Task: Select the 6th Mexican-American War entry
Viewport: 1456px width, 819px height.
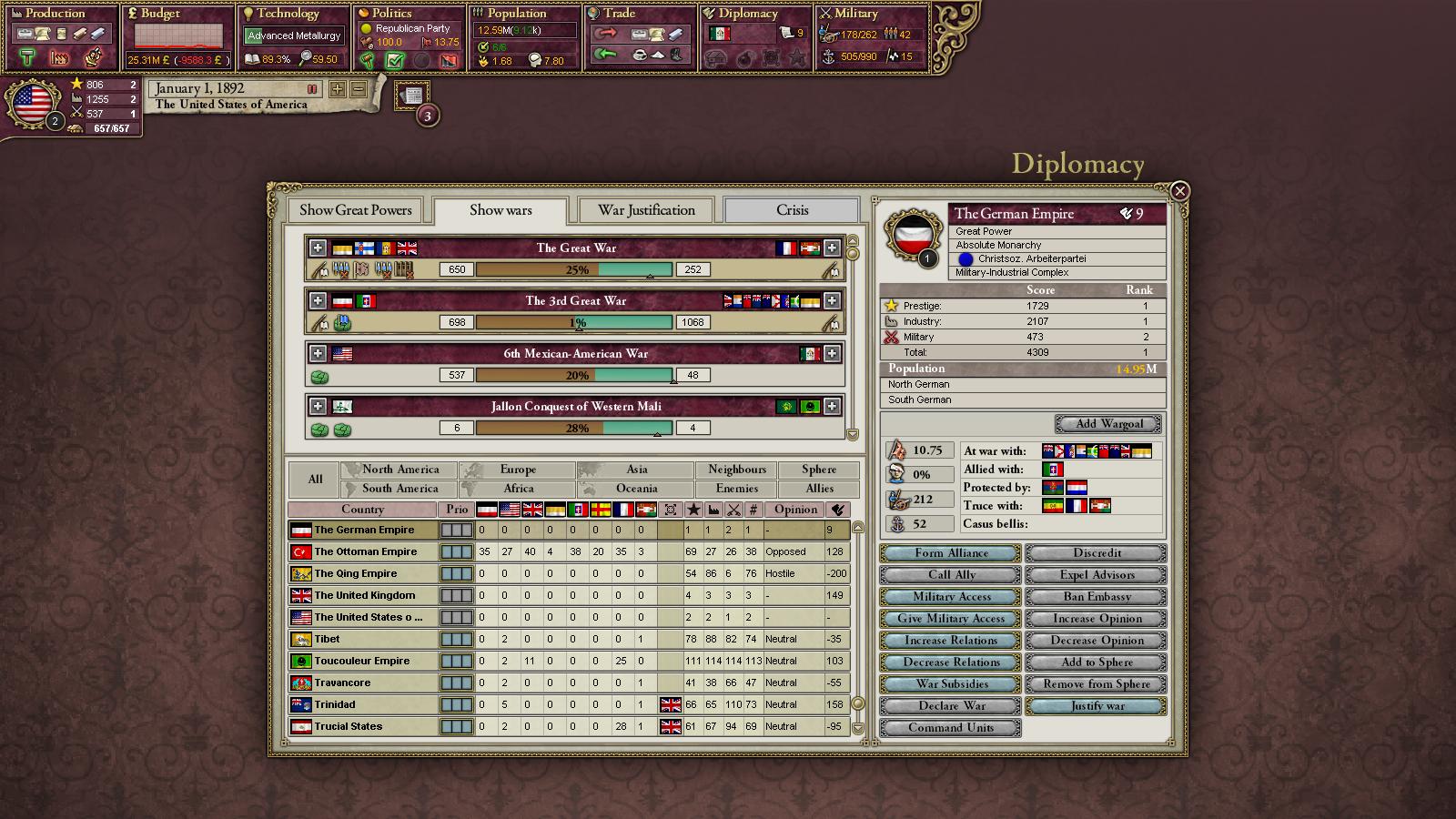Action: 575,353
